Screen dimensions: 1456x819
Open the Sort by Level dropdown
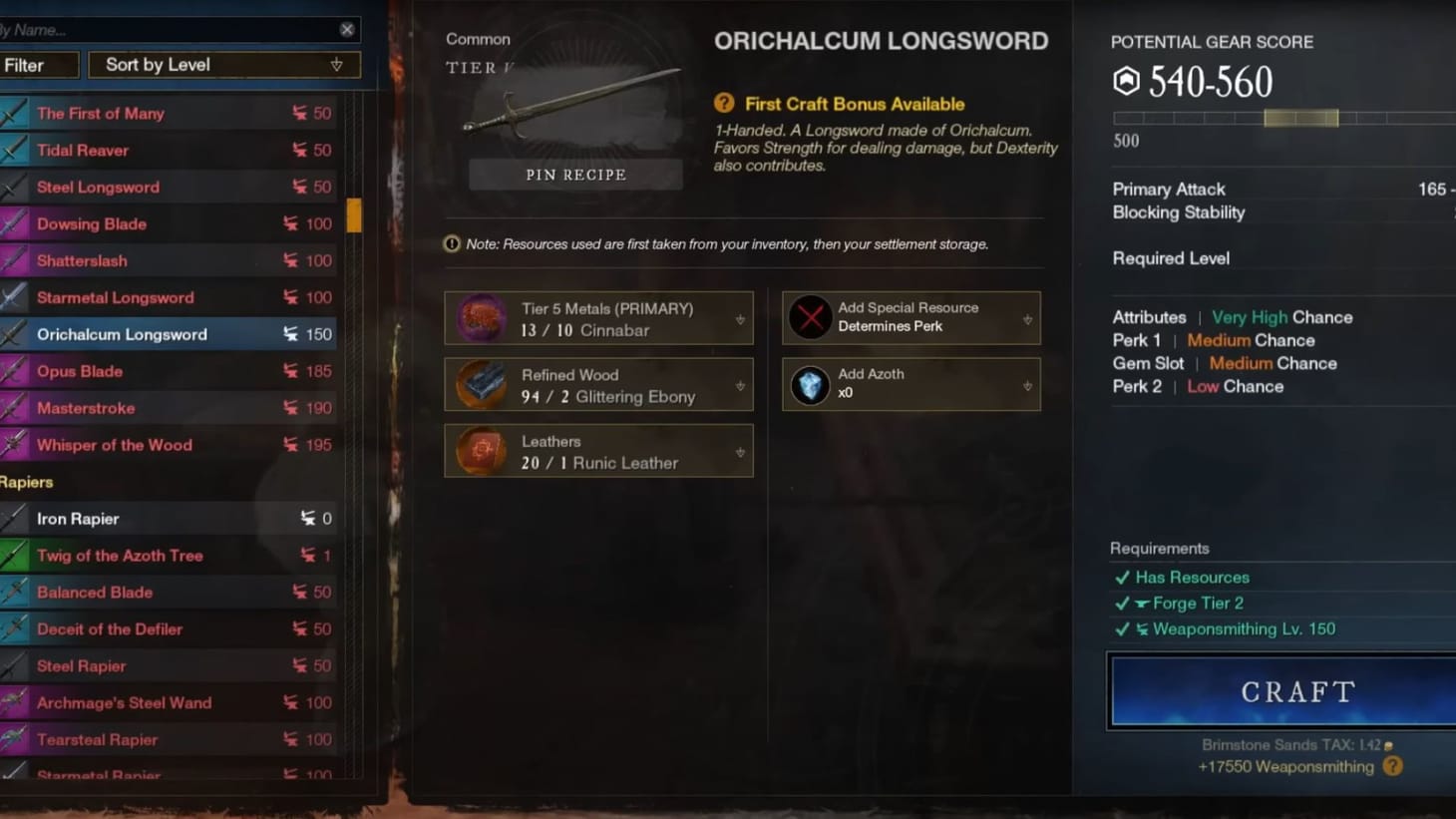point(222,64)
